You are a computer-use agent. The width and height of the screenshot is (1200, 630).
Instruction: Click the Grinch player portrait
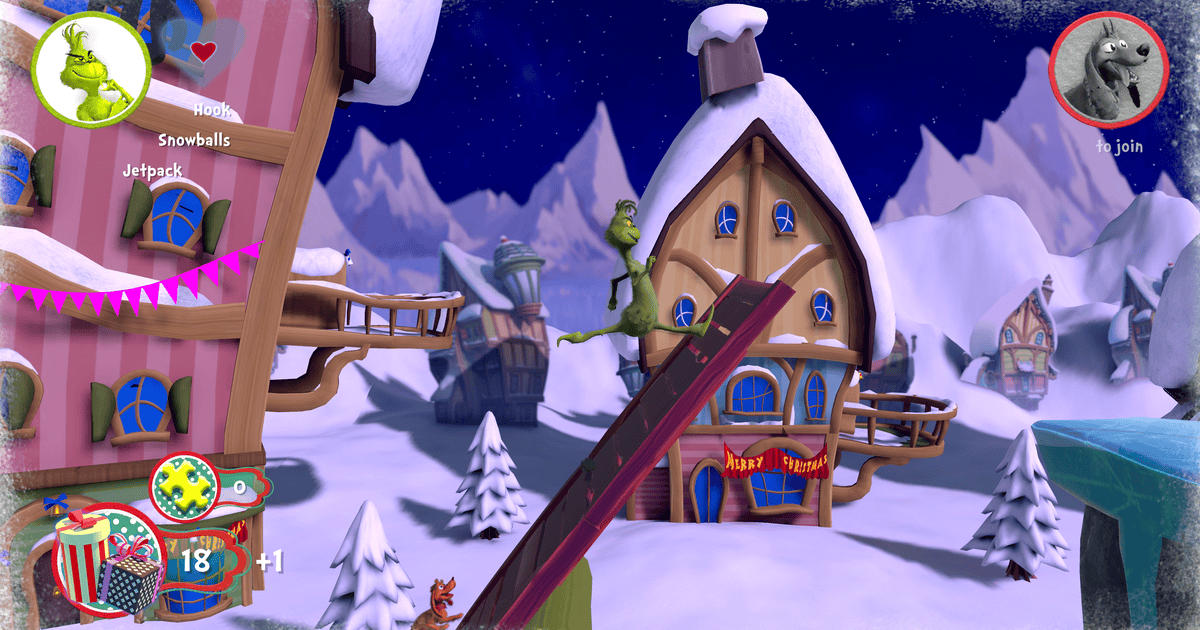pos(90,68)
